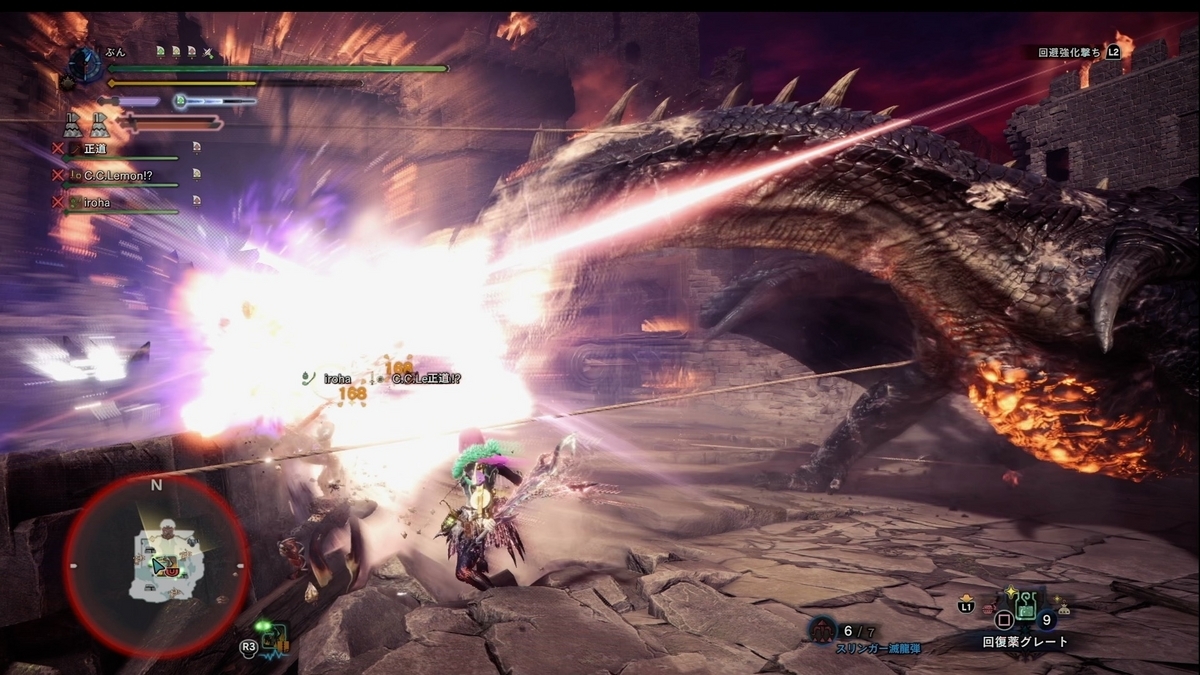The width and height of the screenshot is (1200, 675).
Task: Select party member 正道 in the list
Action: [96, 149]
